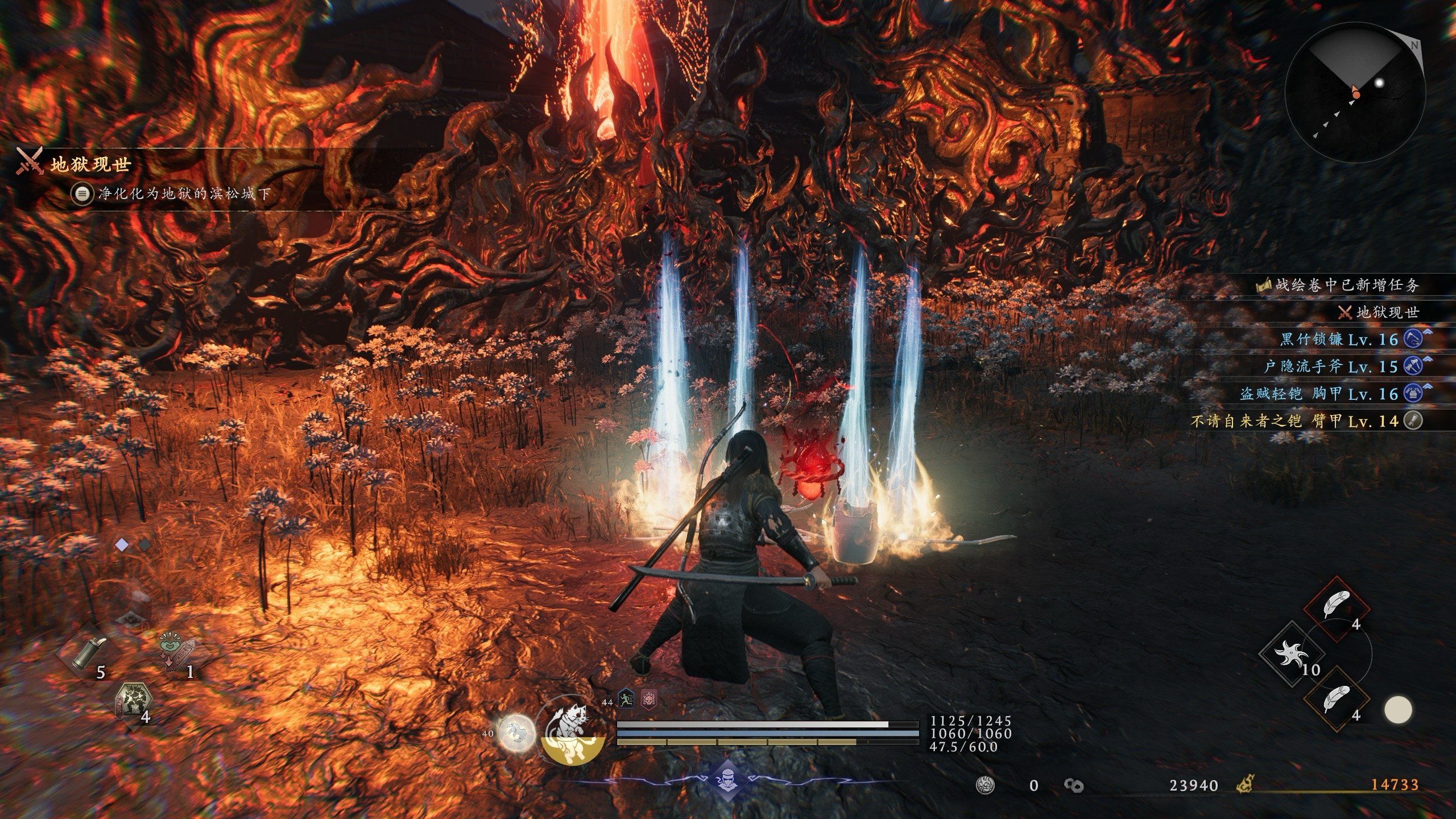
Task: Inspect the running figure buff icon
Action: tap(626, 699)
